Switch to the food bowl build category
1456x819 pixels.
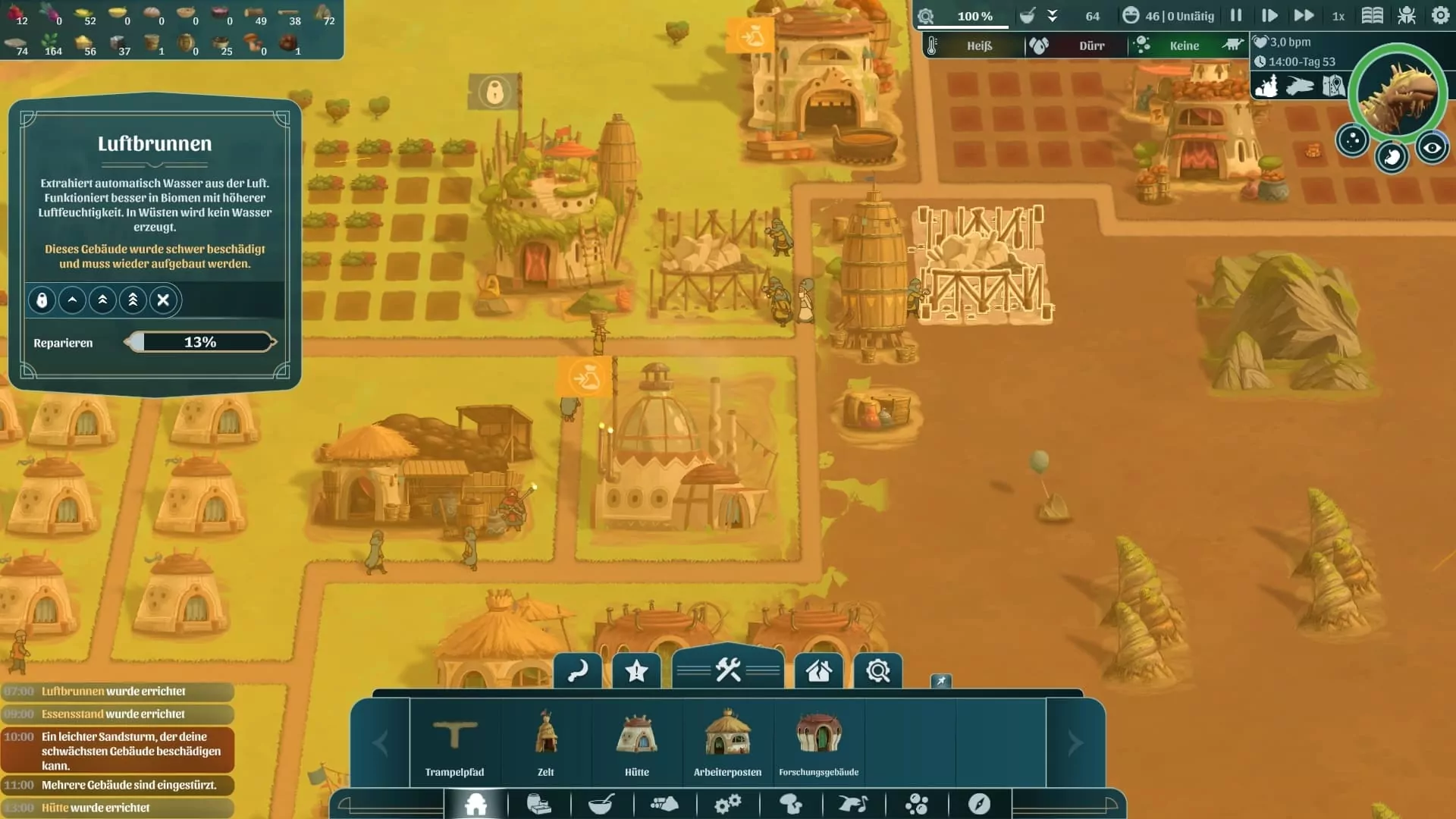(x=601, y=804)
